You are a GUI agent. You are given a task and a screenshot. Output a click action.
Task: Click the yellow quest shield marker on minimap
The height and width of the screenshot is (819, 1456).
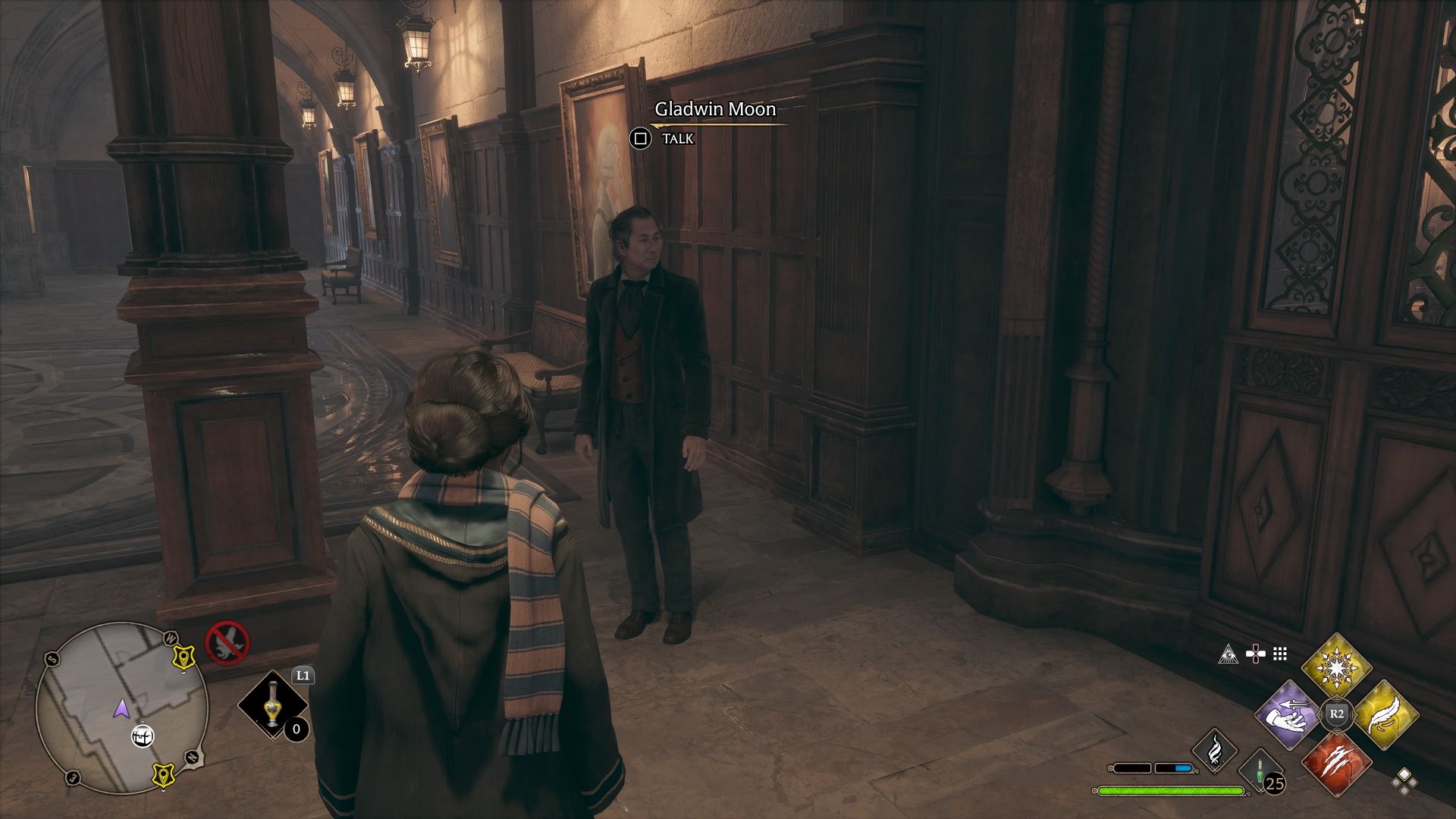(x=184, y=657)
